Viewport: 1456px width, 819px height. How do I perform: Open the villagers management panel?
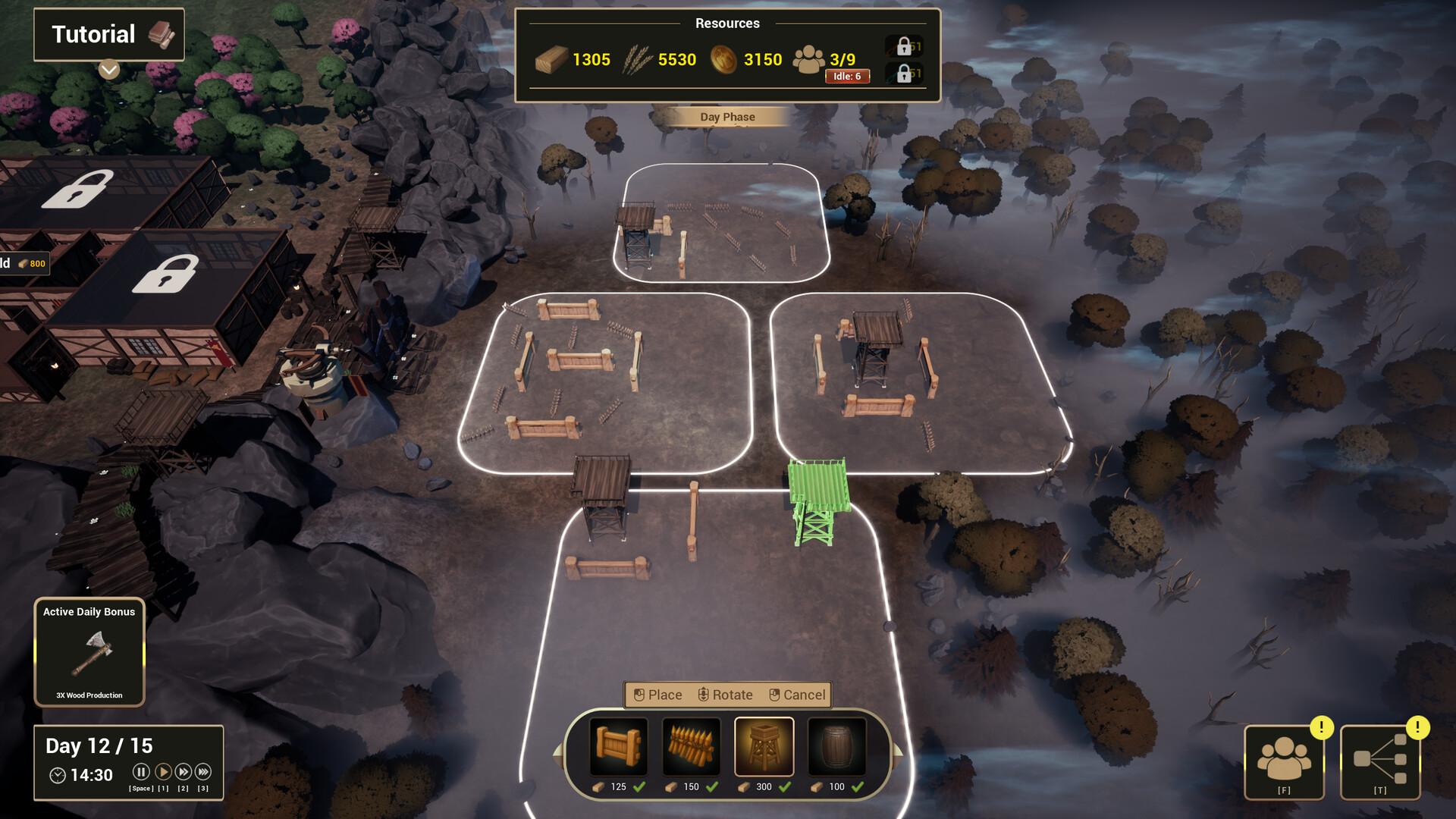1284,762
